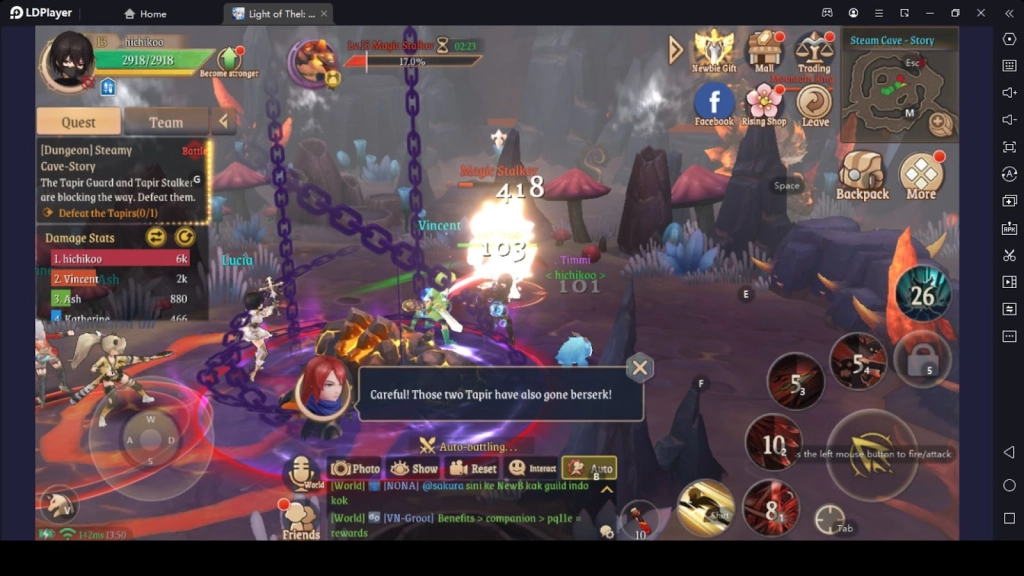This screenshot has width=1024, height=576.
Task: Open the Mall shop
Action: 764,50
